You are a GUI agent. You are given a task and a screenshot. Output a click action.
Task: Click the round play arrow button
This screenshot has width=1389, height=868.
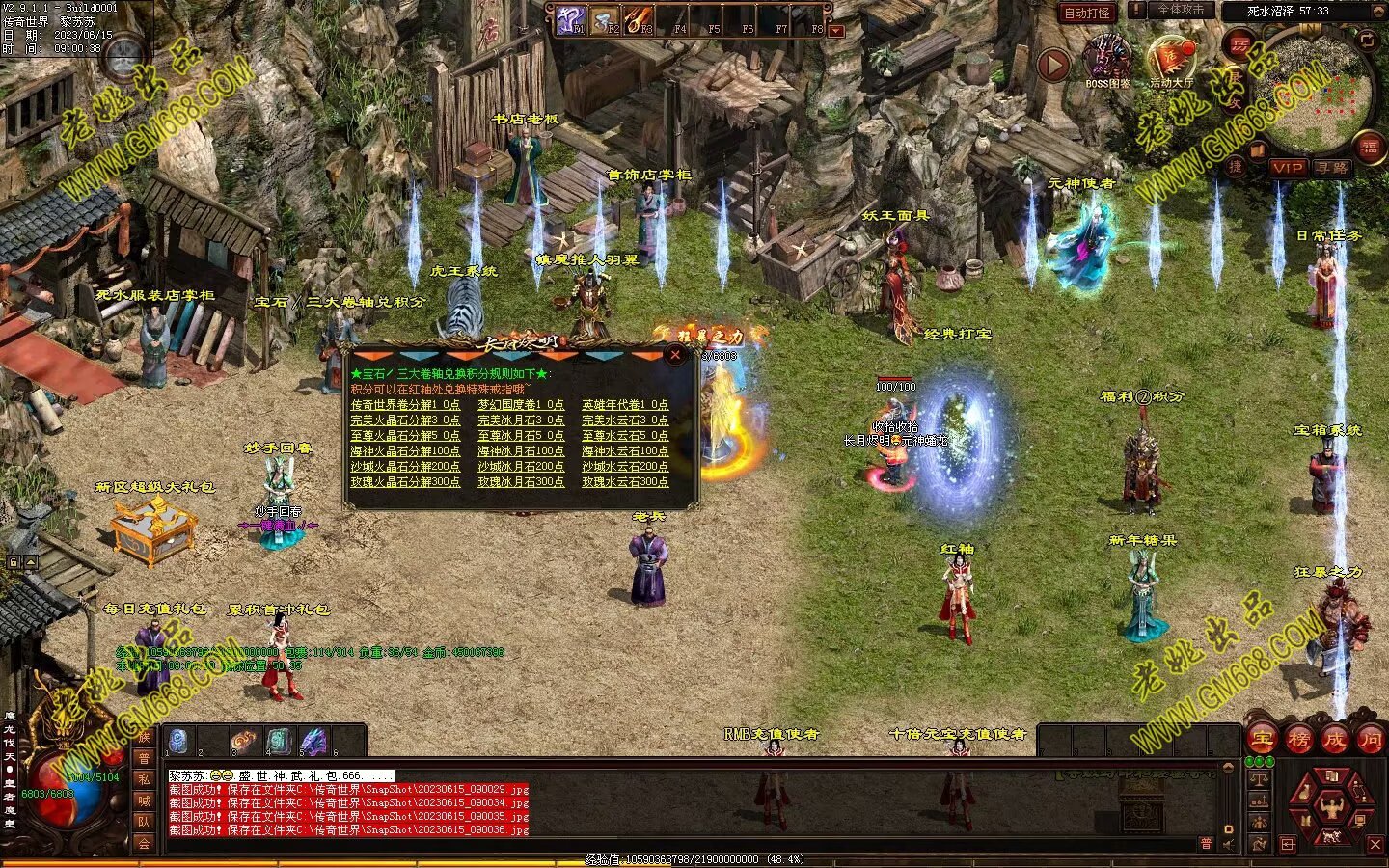[x=1052, y=65]
